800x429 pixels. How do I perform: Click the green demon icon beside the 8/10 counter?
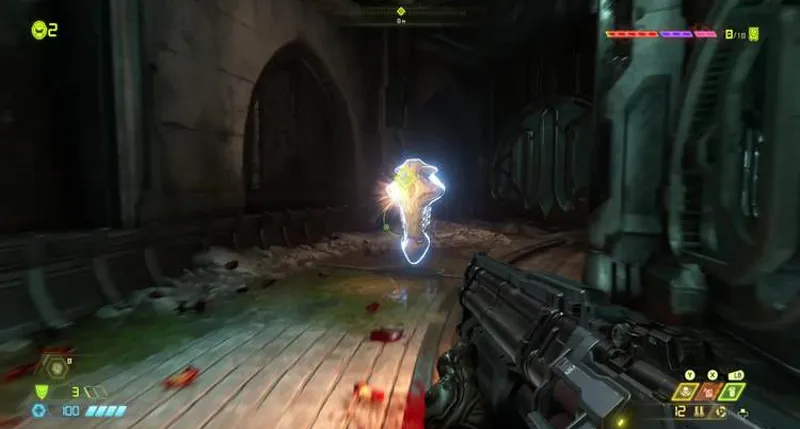coord(753,34)
